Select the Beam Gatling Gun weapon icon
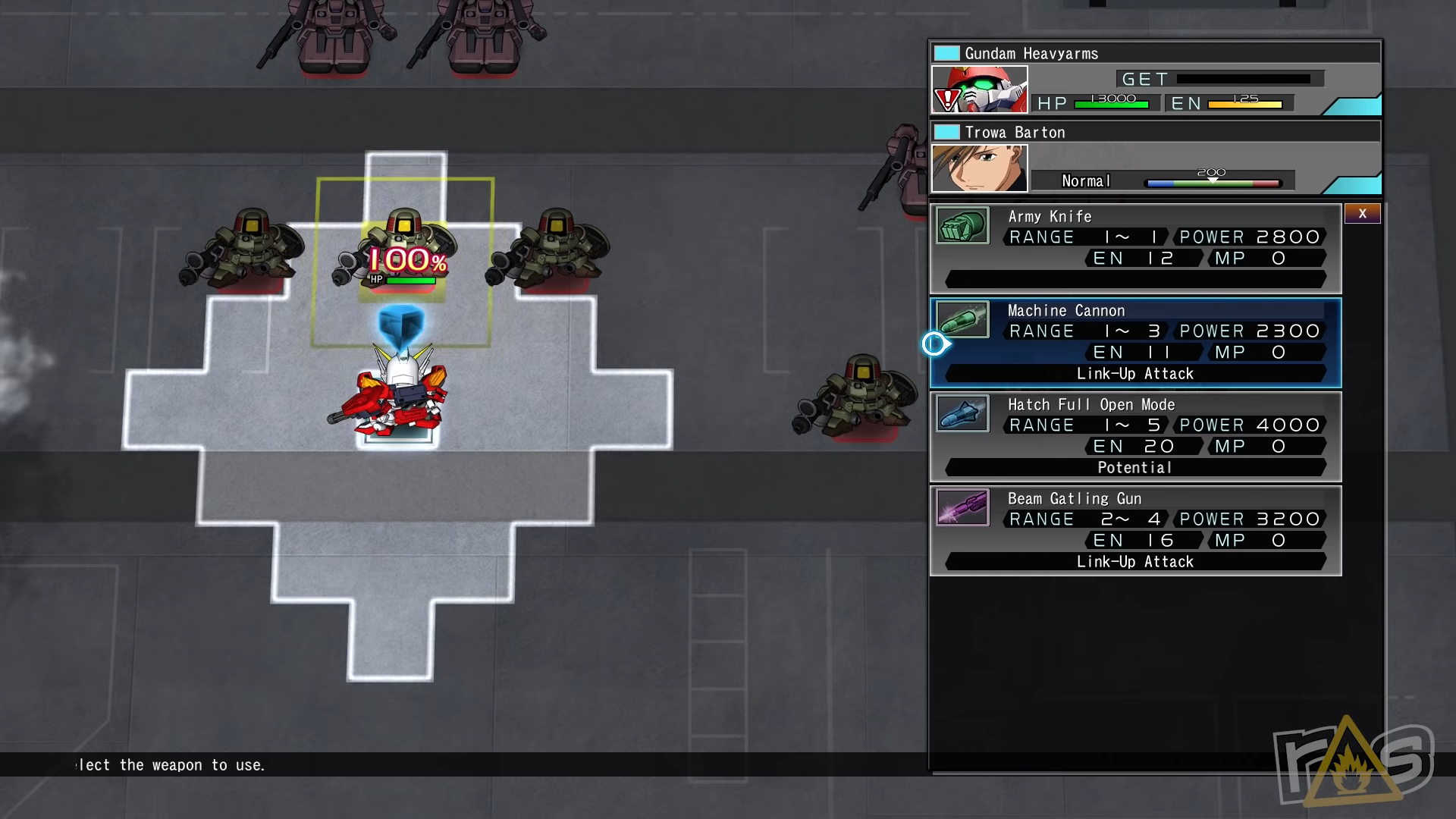The image size is (1456, 819). tap(962, 508)
